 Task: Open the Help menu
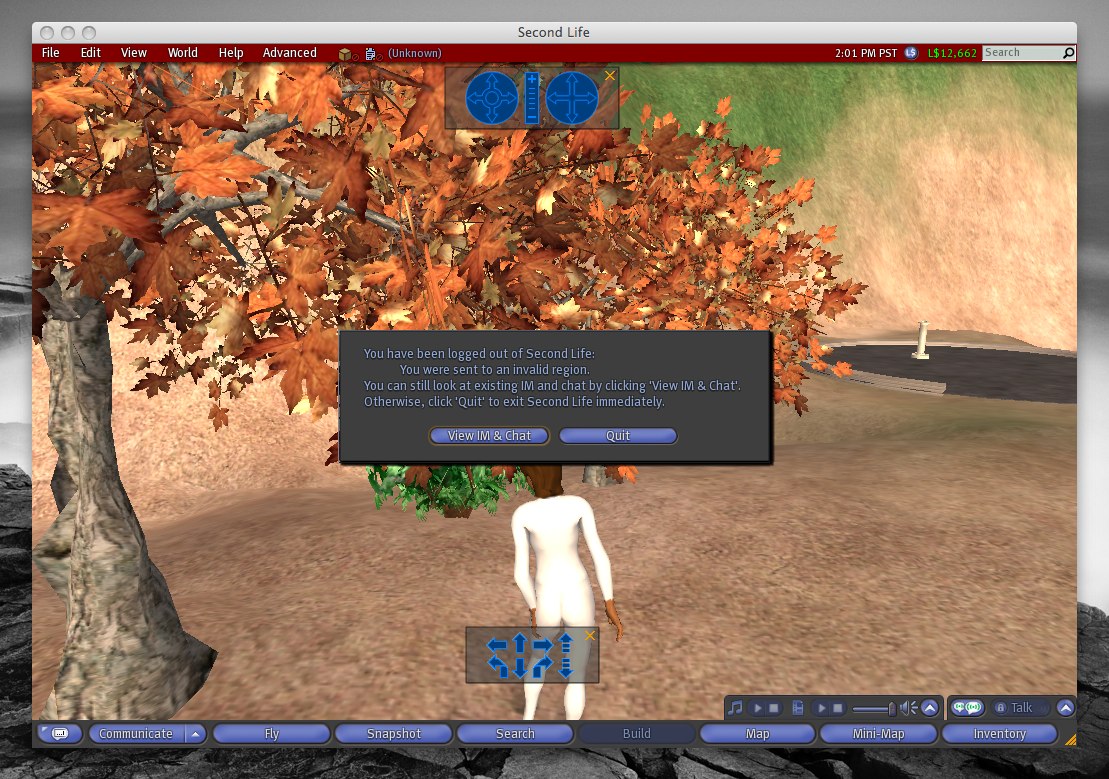point(231,53)
